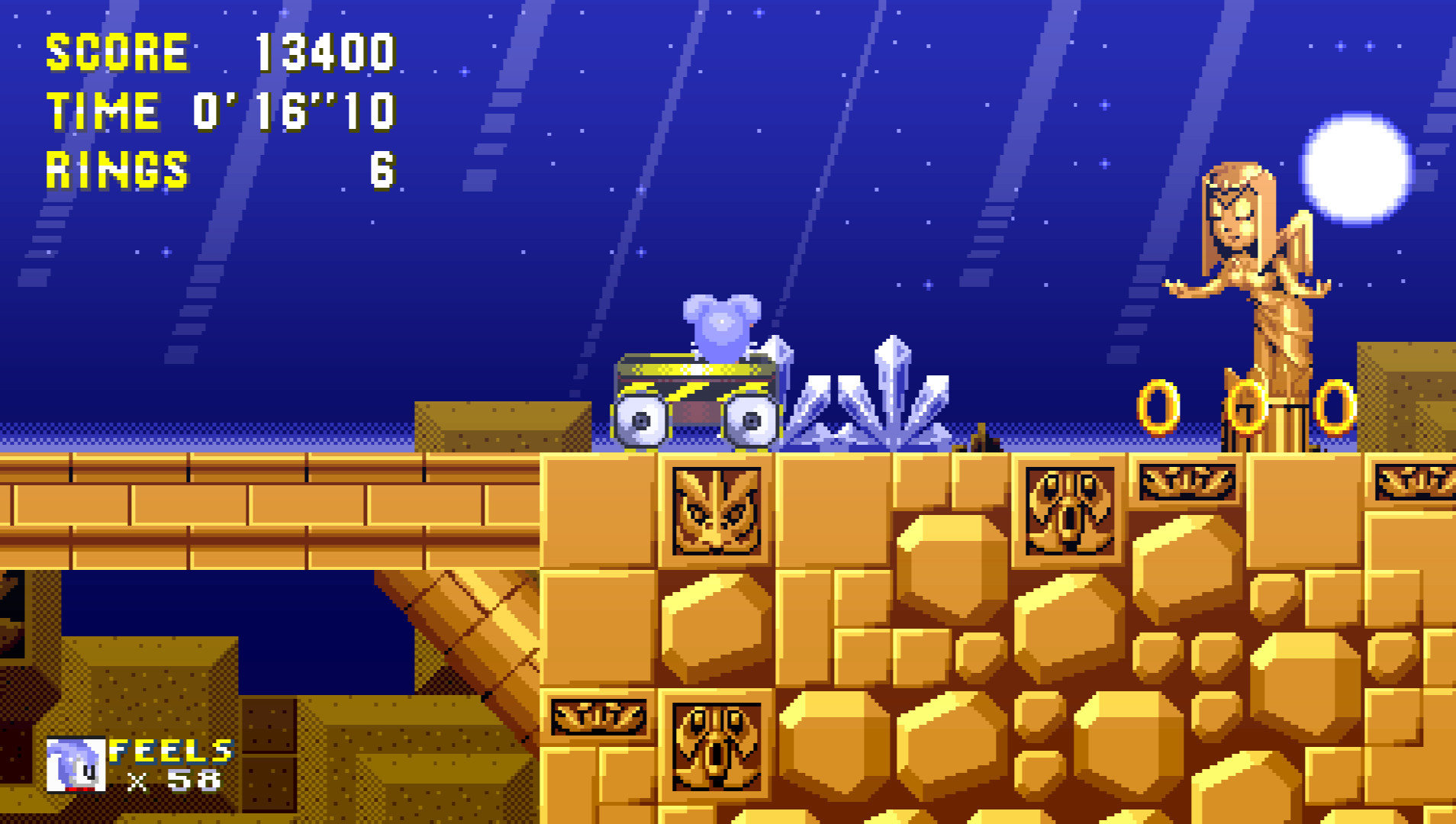This screenshot has width=1456, height=824.
Task: Click the brick bridge walkway on the left
Action: pyautogui.click(x=229, y=504)
